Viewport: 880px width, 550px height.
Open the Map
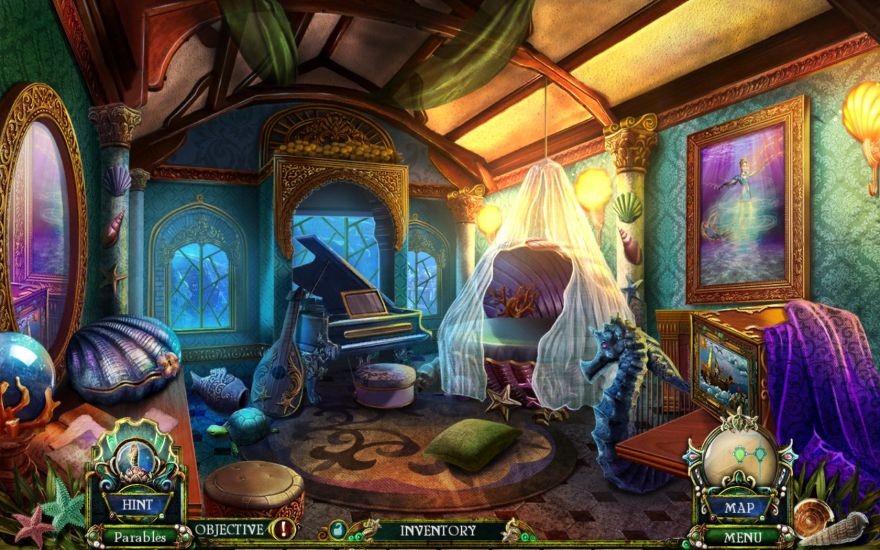(741, 506)
